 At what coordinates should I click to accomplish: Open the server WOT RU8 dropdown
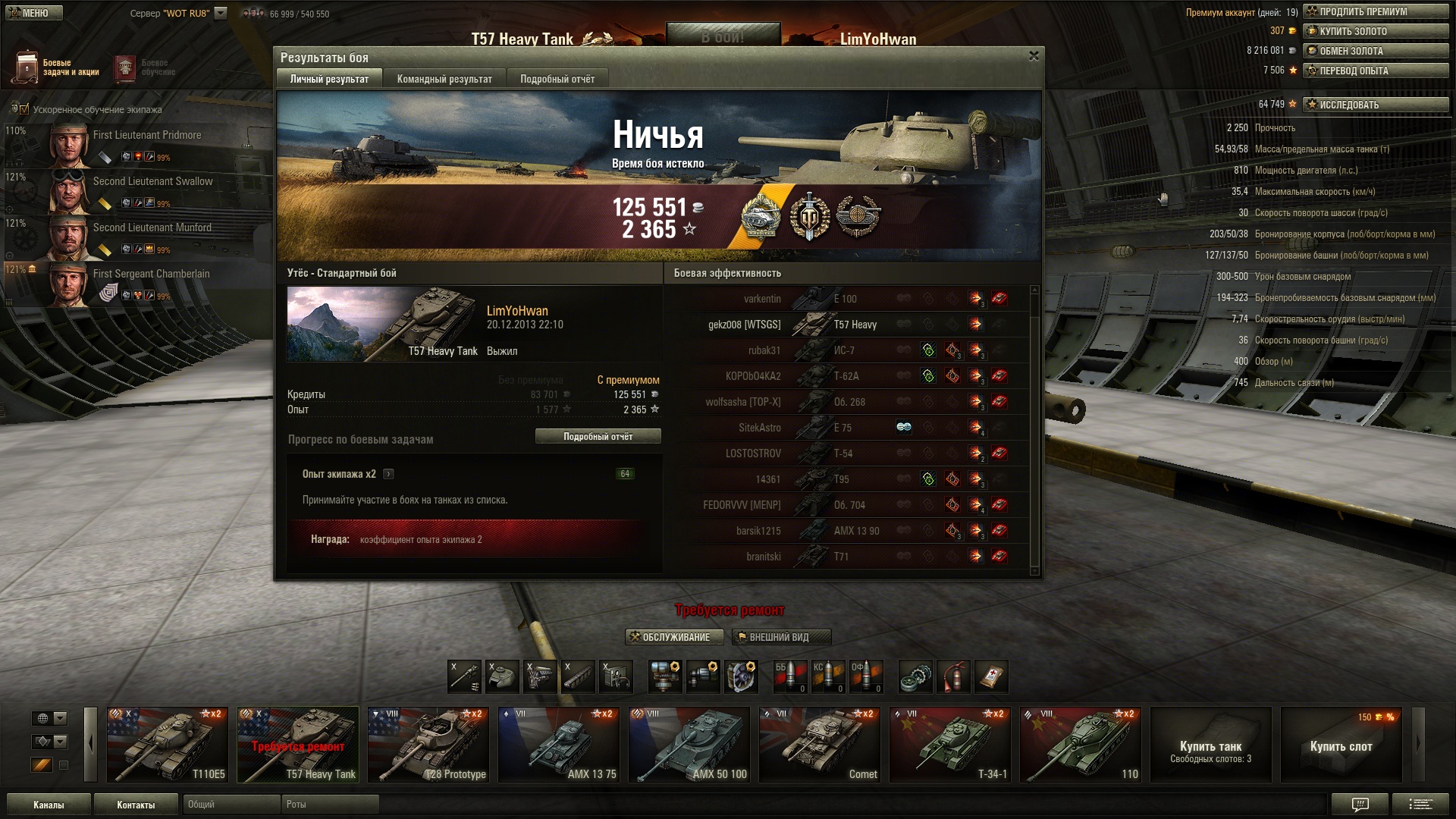[x=221, y=13]
